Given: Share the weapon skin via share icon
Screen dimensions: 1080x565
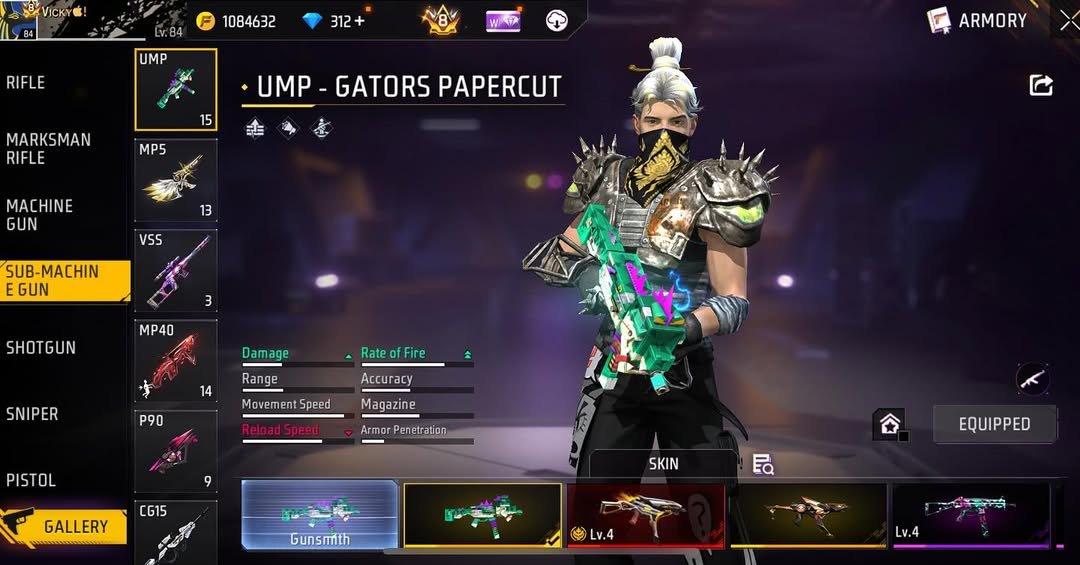Looking at the screenshot, I should (x=1041, y=86).
